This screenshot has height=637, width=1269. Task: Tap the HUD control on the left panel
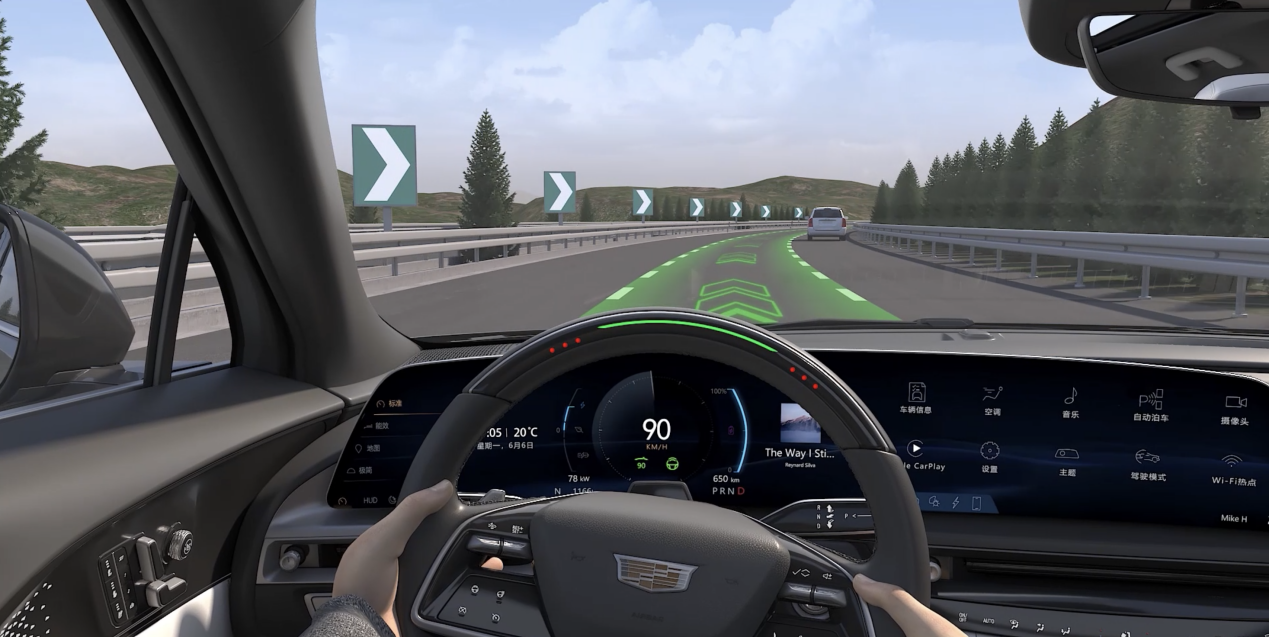click(x=370, y=499)
